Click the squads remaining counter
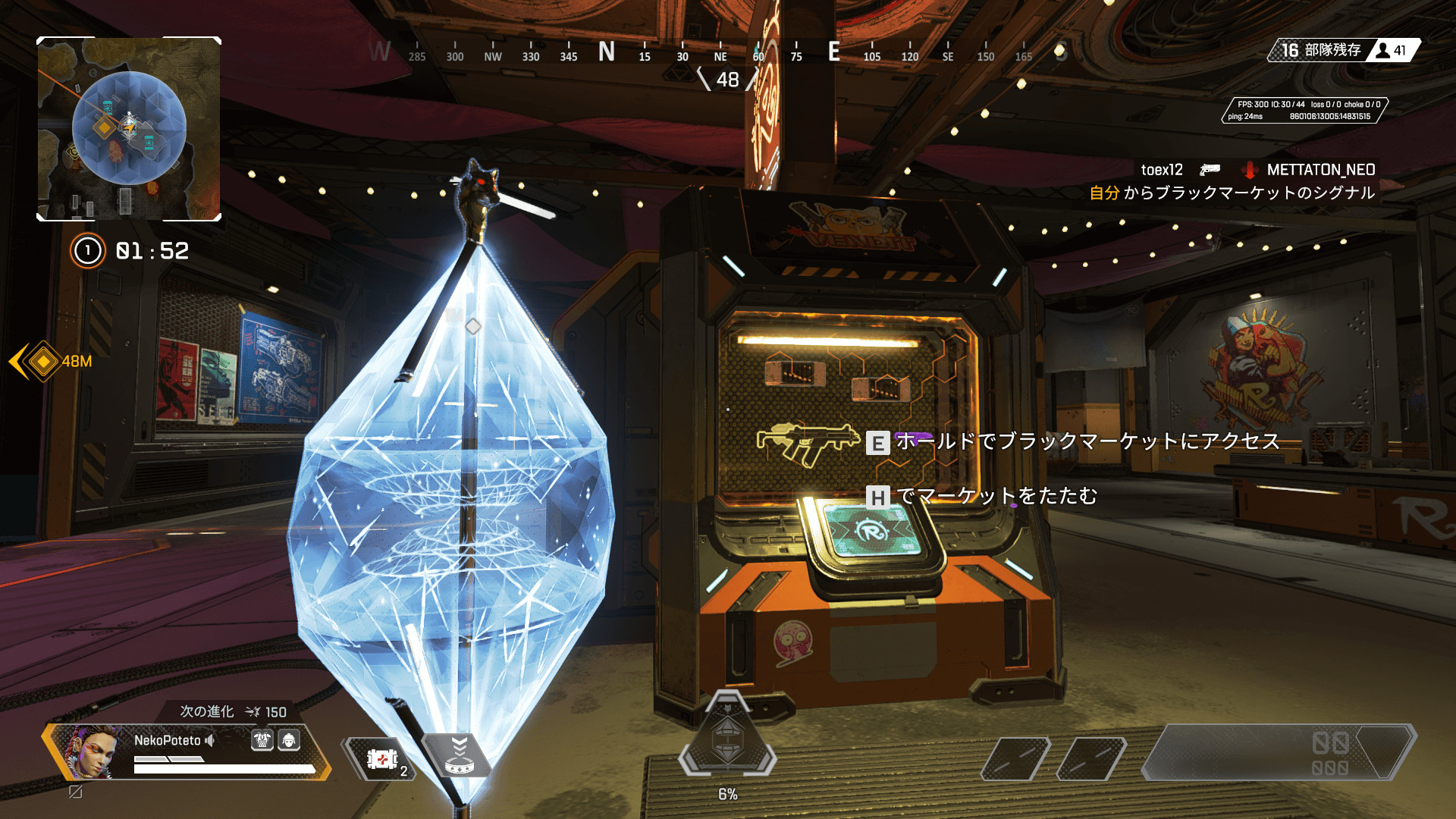The height and width of the screenshot is (819, 1456). point(1321,51)
